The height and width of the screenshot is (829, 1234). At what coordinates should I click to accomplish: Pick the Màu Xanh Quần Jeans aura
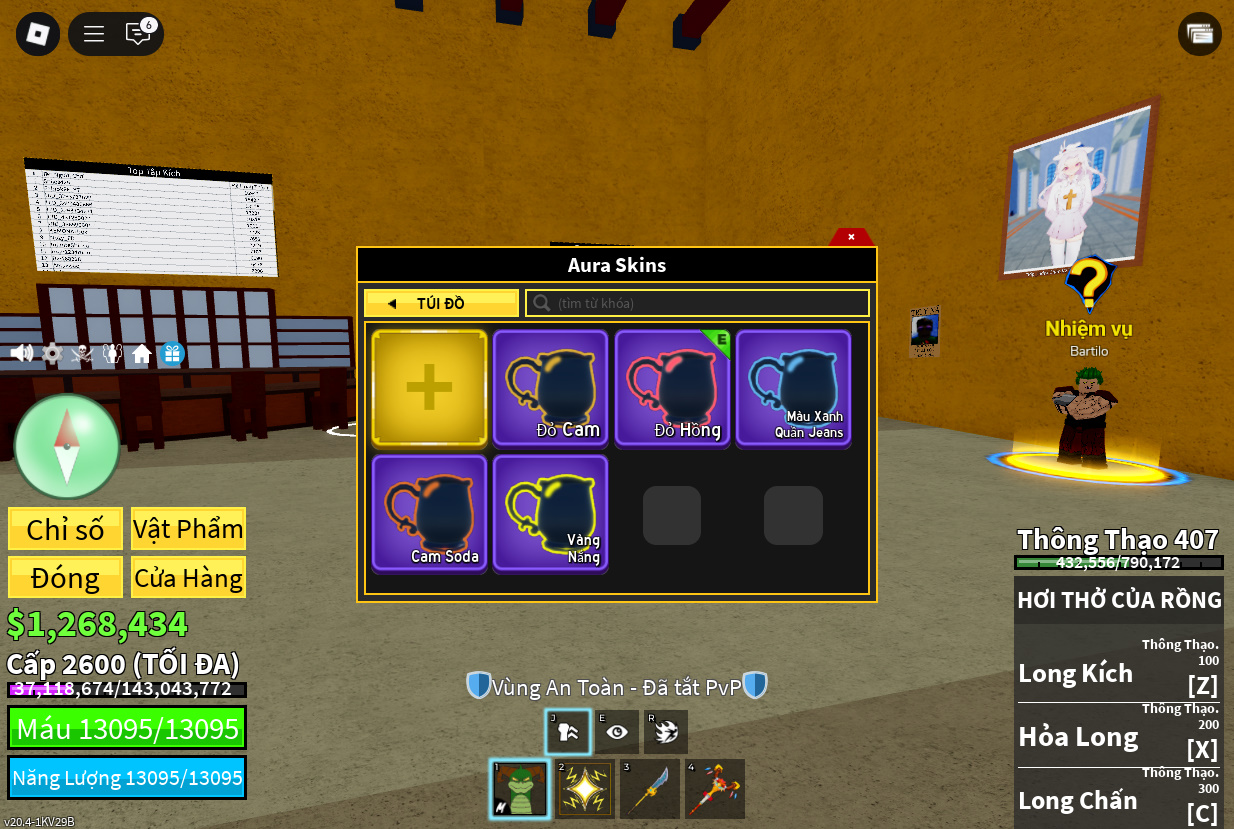(x=793, y=388)
